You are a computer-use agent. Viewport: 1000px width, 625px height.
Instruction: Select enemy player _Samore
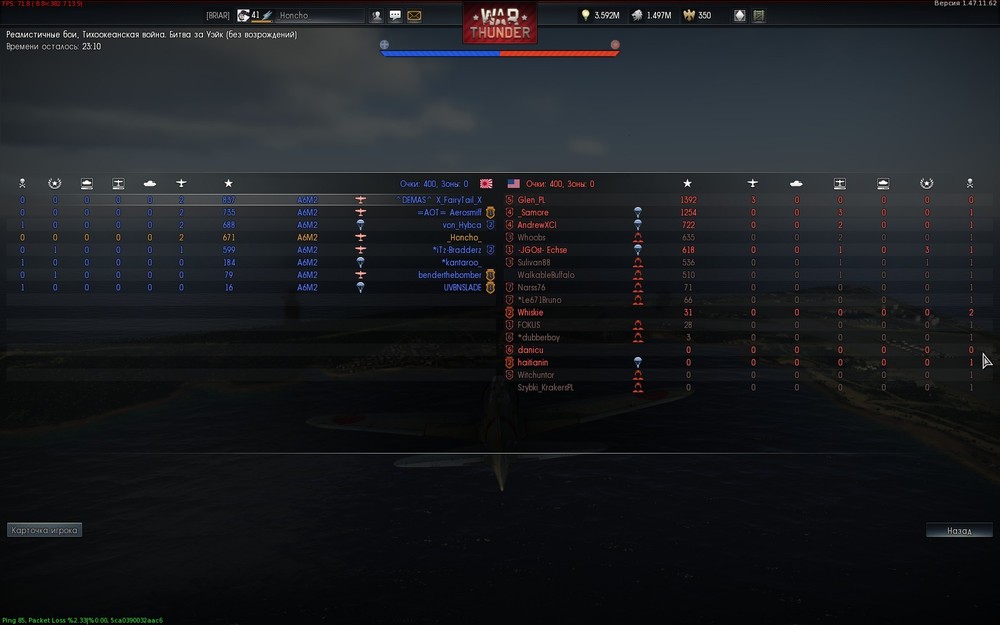pos(533,213)
